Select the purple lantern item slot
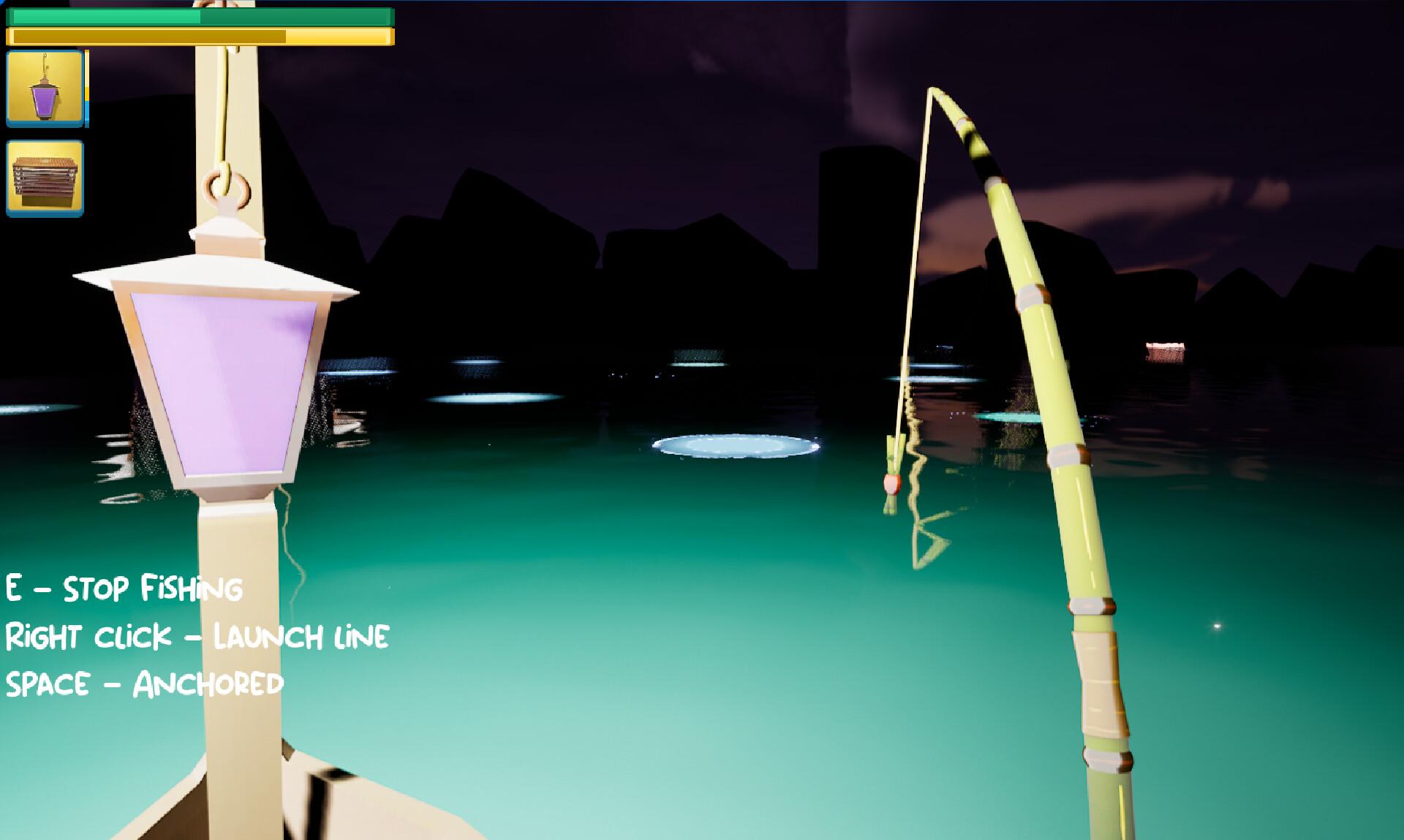This screenshot has width=1404, height=840. tap(45, 88)
